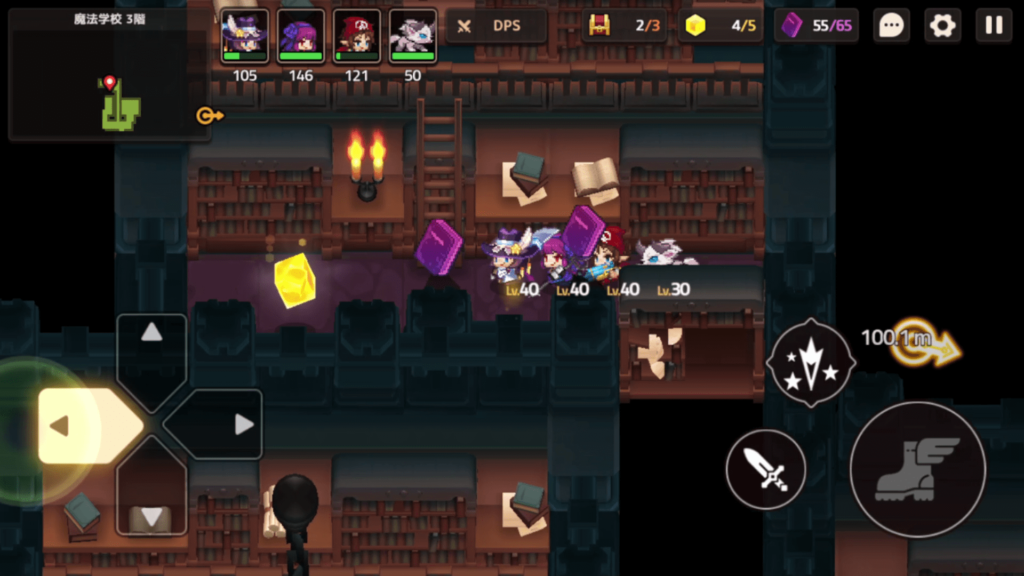The height and width of the screenshot is (576, 1024).
Task: Dash with the winged boot button
Action: tap(917, 469)
